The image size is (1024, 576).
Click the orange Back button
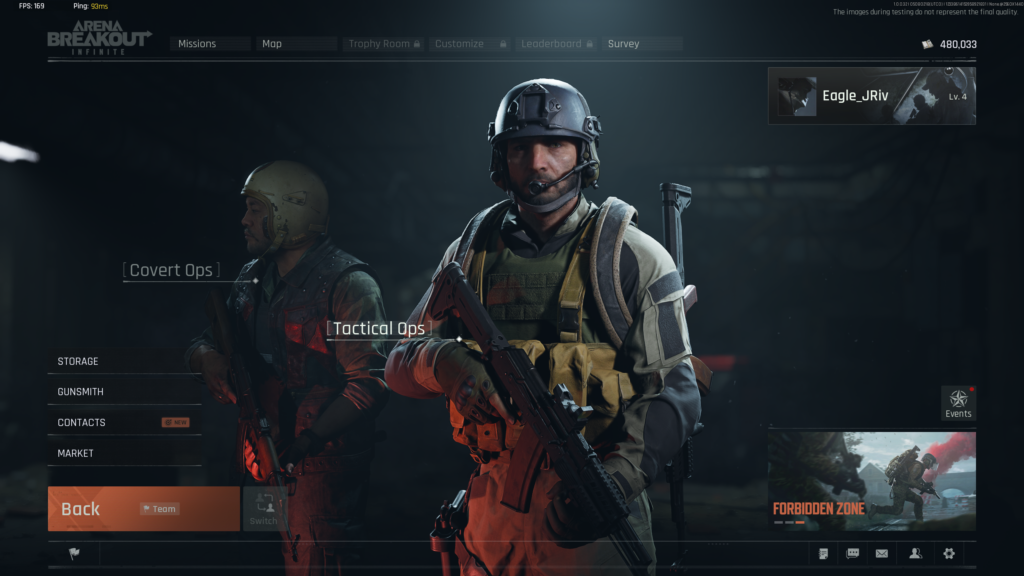[143, 509]
